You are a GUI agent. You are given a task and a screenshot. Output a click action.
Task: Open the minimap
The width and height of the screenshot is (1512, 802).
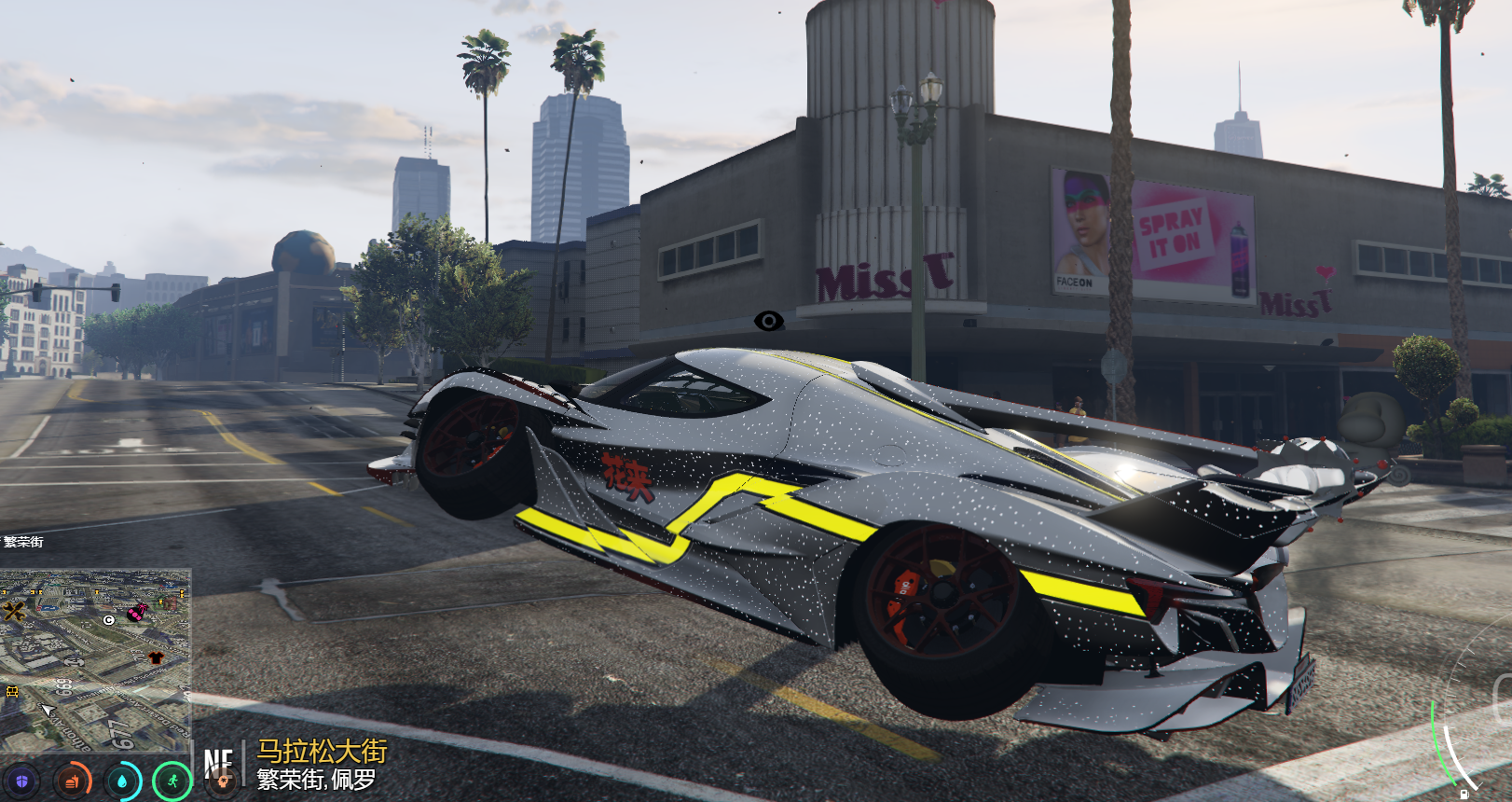[x=95, y=660]
